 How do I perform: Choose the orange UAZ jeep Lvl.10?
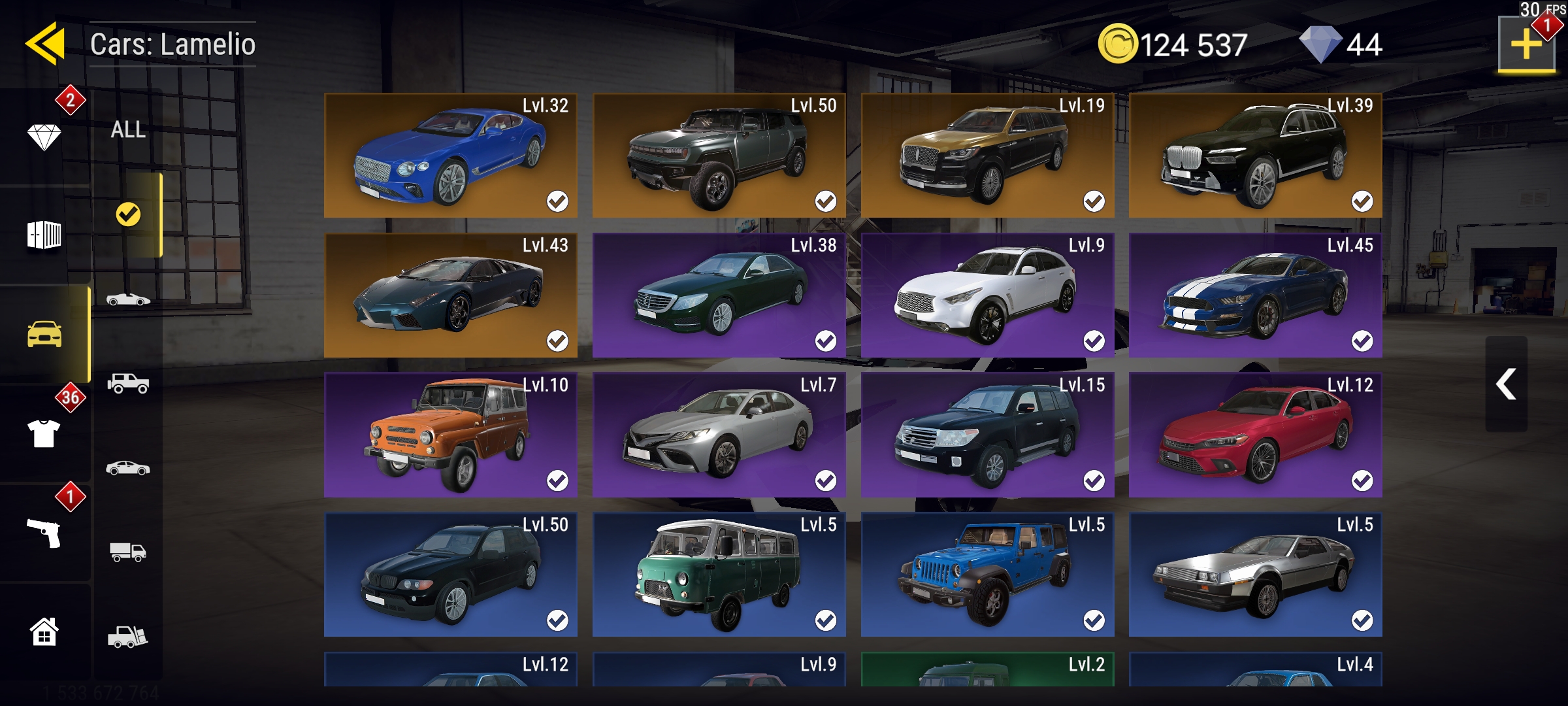click(x=450, y=435)
